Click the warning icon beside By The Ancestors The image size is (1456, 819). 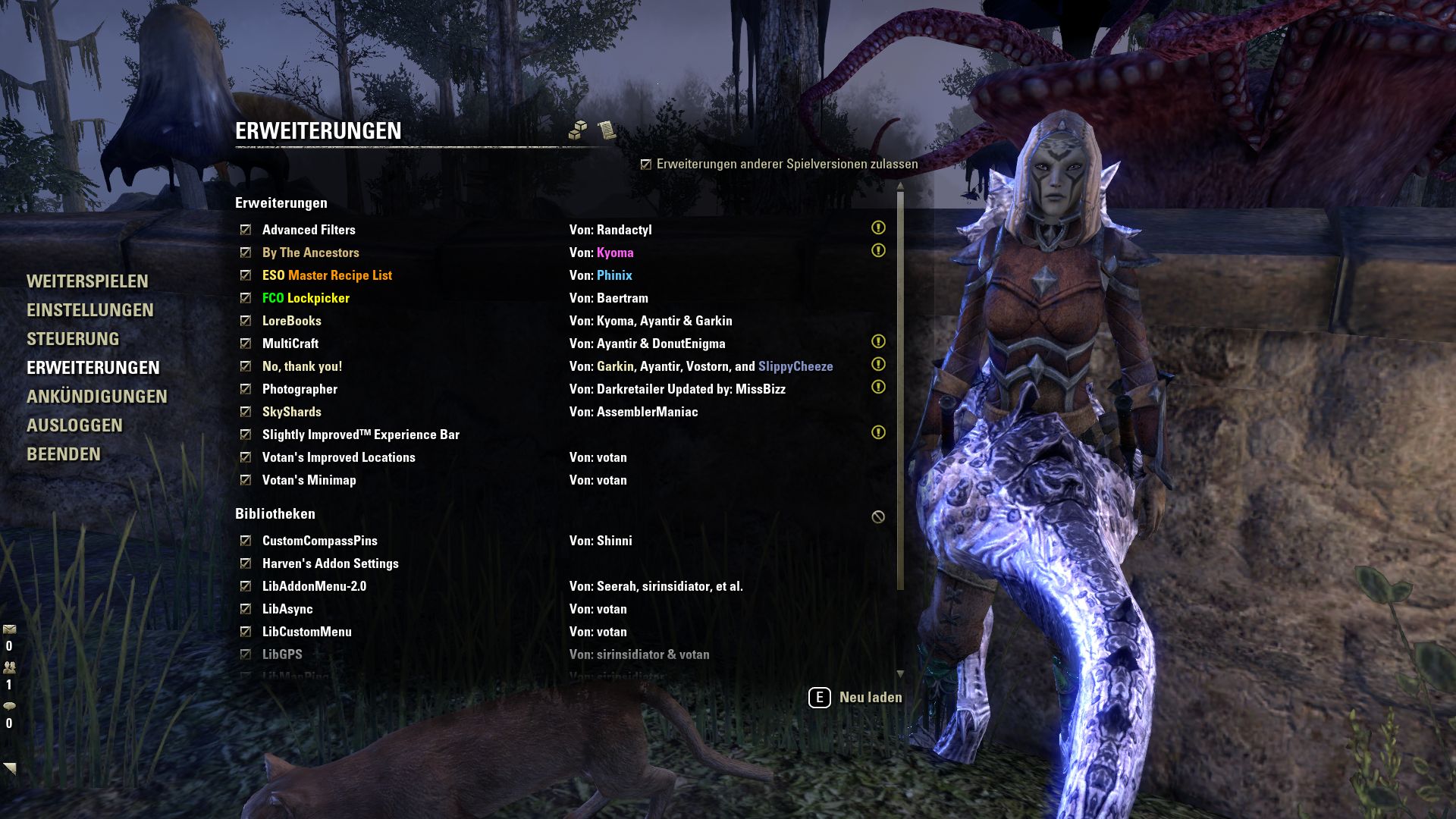click(878, 250)
